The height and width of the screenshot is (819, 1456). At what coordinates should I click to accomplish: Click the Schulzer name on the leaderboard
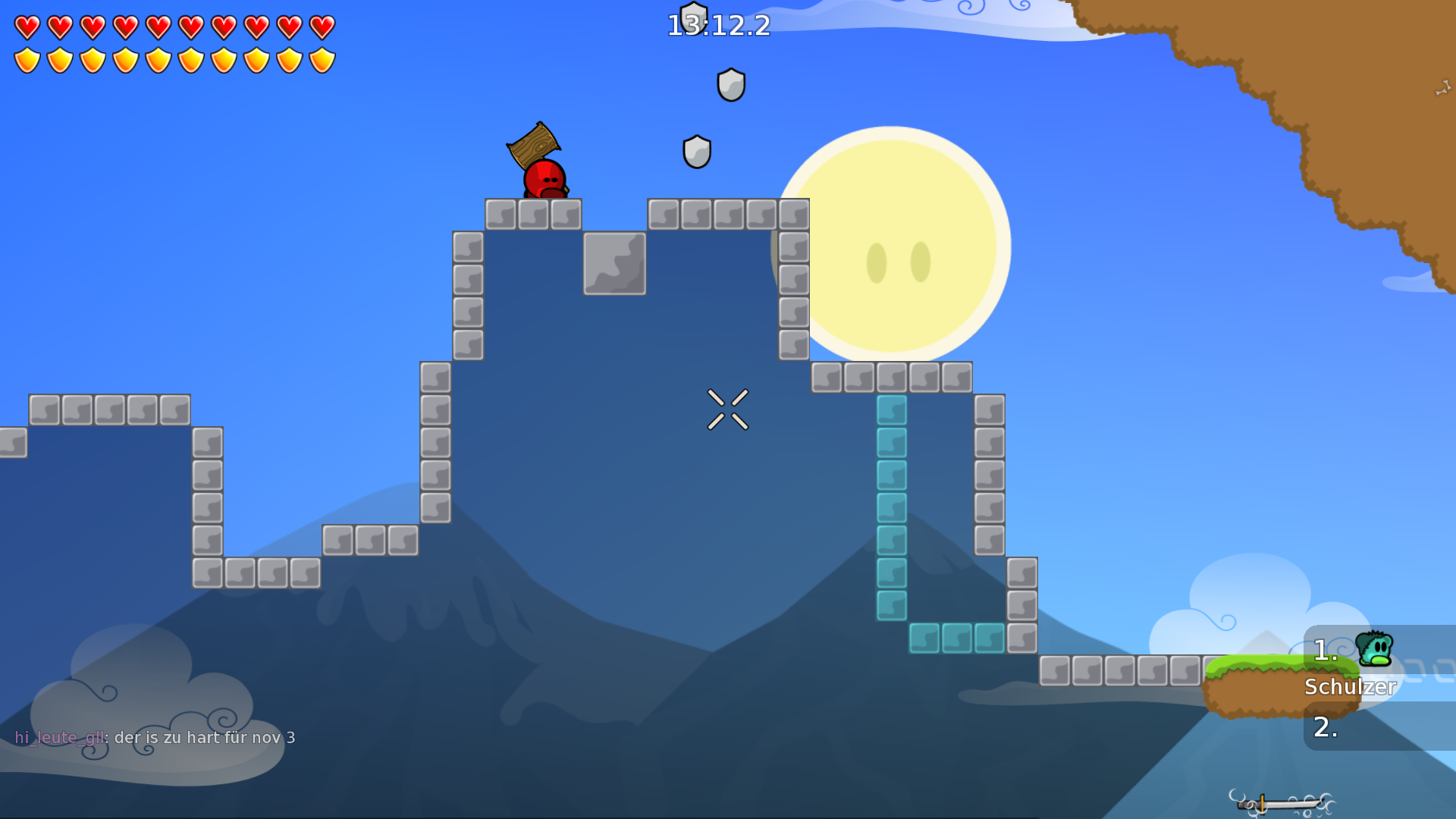[1351, 686]
